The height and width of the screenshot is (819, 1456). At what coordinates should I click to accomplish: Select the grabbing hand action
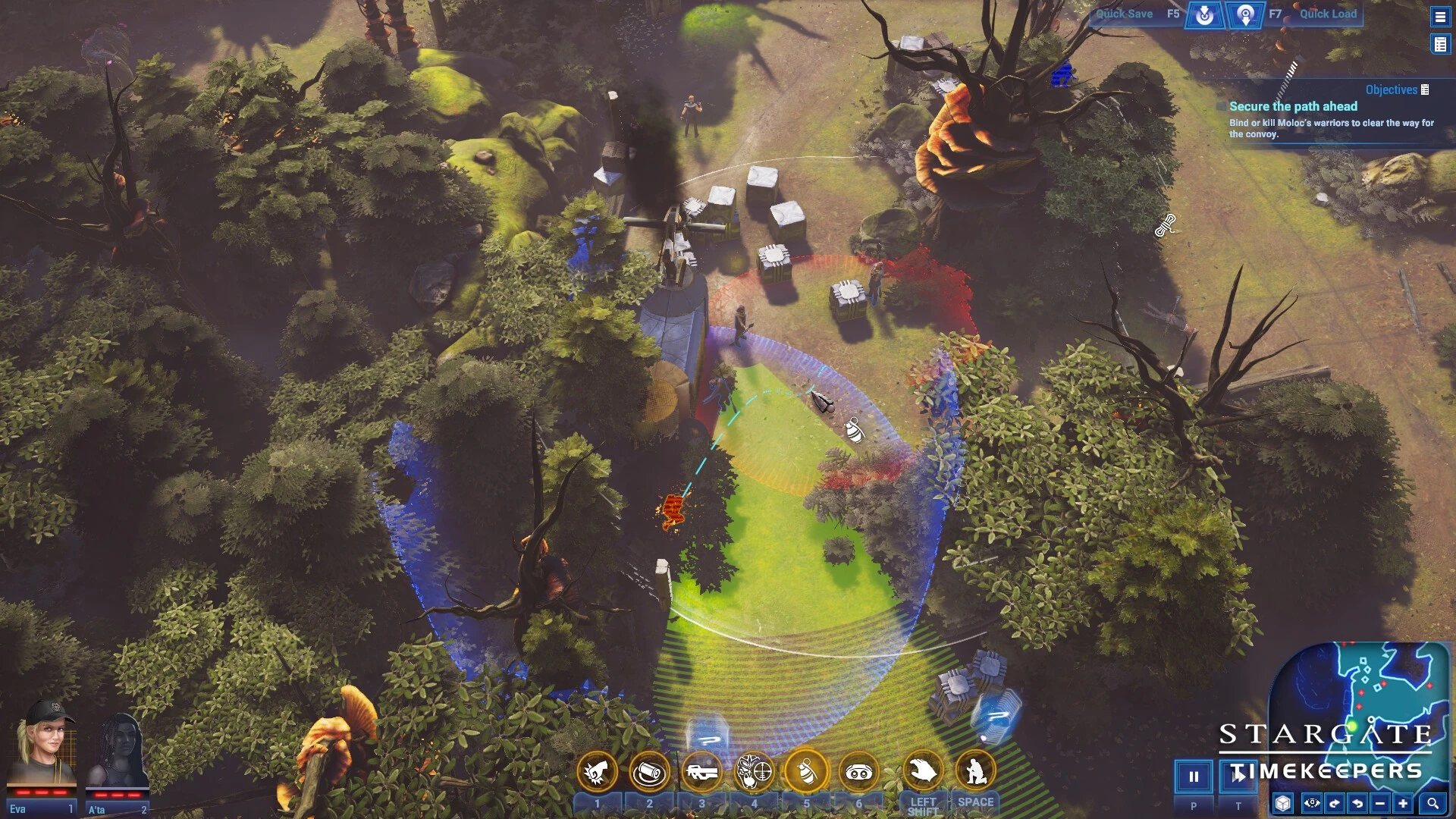(923, 772)
